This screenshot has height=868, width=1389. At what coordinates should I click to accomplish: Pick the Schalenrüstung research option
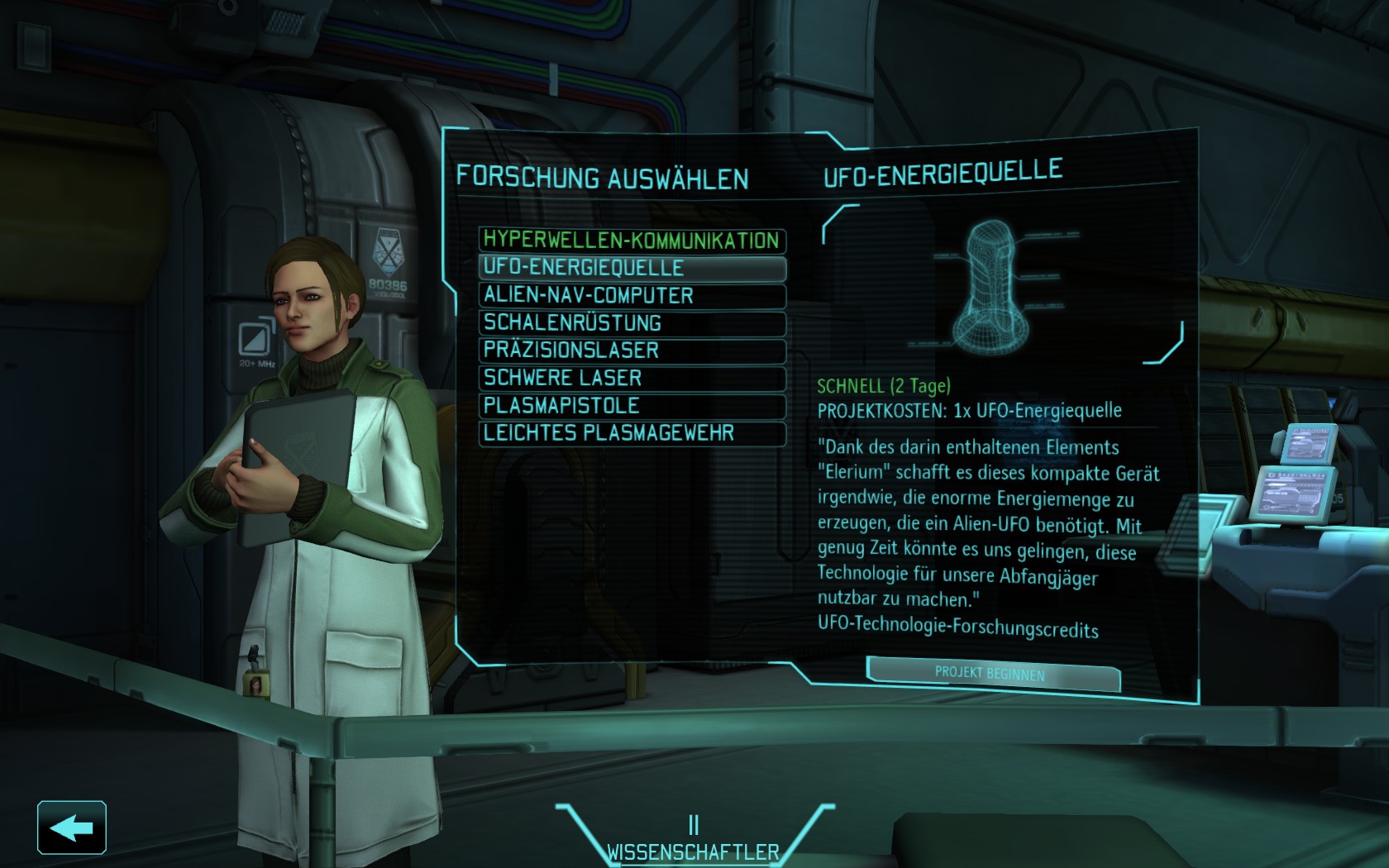coord(632,323)
